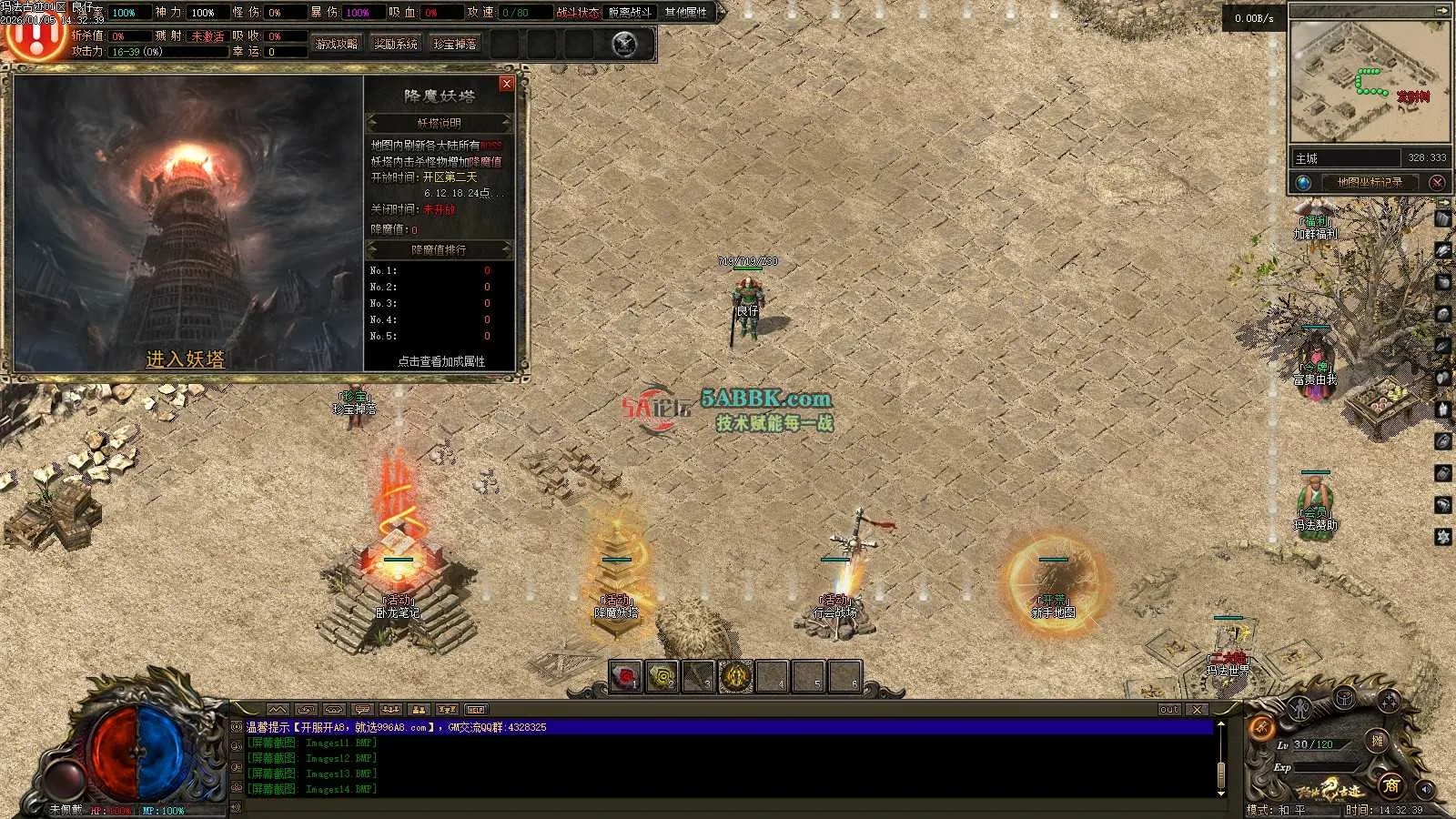Use the golden emblem in hotbar slot 2
This screenshot has width=1456, height=819.
(662, 677)
